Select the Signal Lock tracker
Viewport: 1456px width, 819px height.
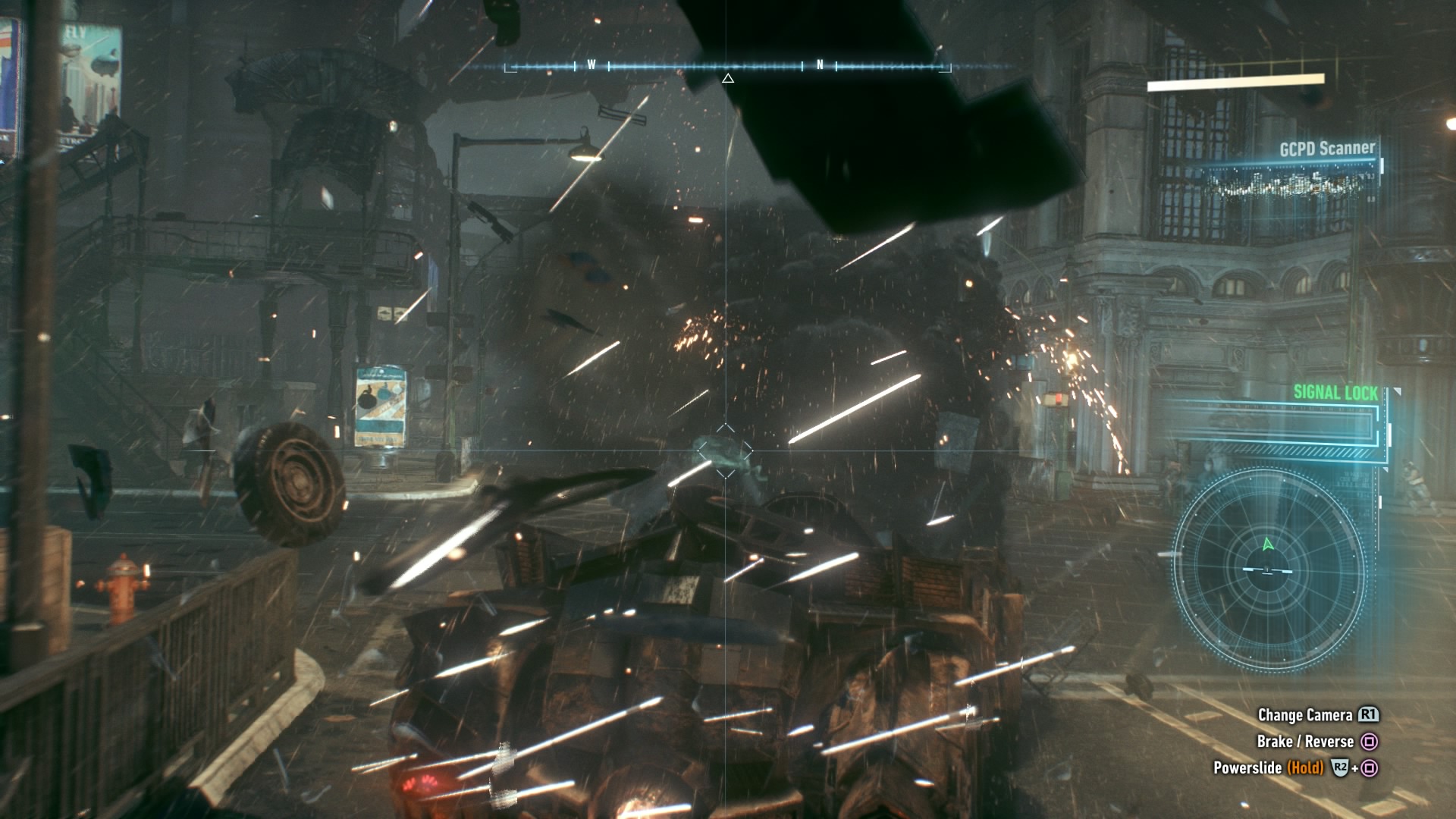tap(1335, 392)
